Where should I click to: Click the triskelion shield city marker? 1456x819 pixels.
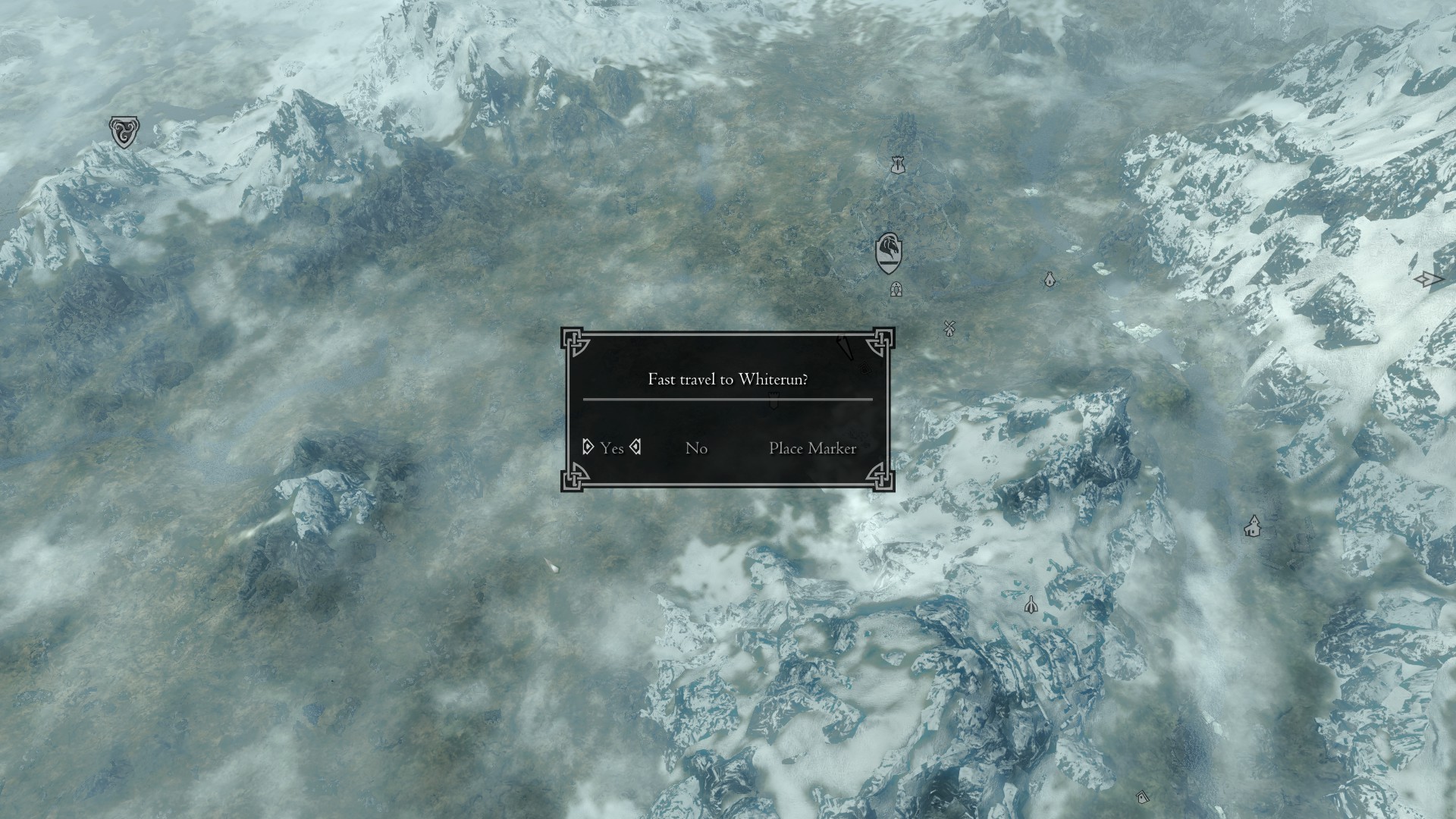[x=122, y=133]
